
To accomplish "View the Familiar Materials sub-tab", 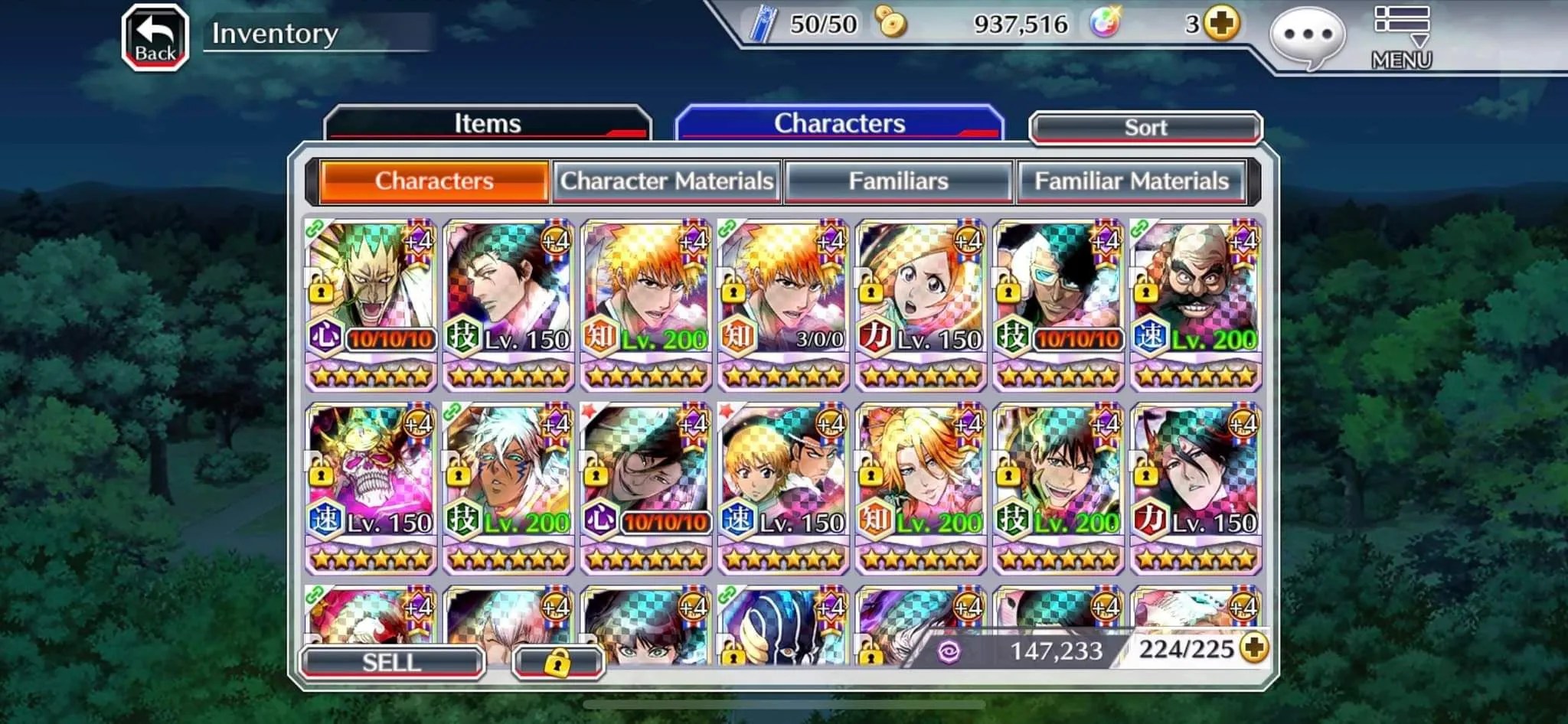I will tap(1132, 181).
